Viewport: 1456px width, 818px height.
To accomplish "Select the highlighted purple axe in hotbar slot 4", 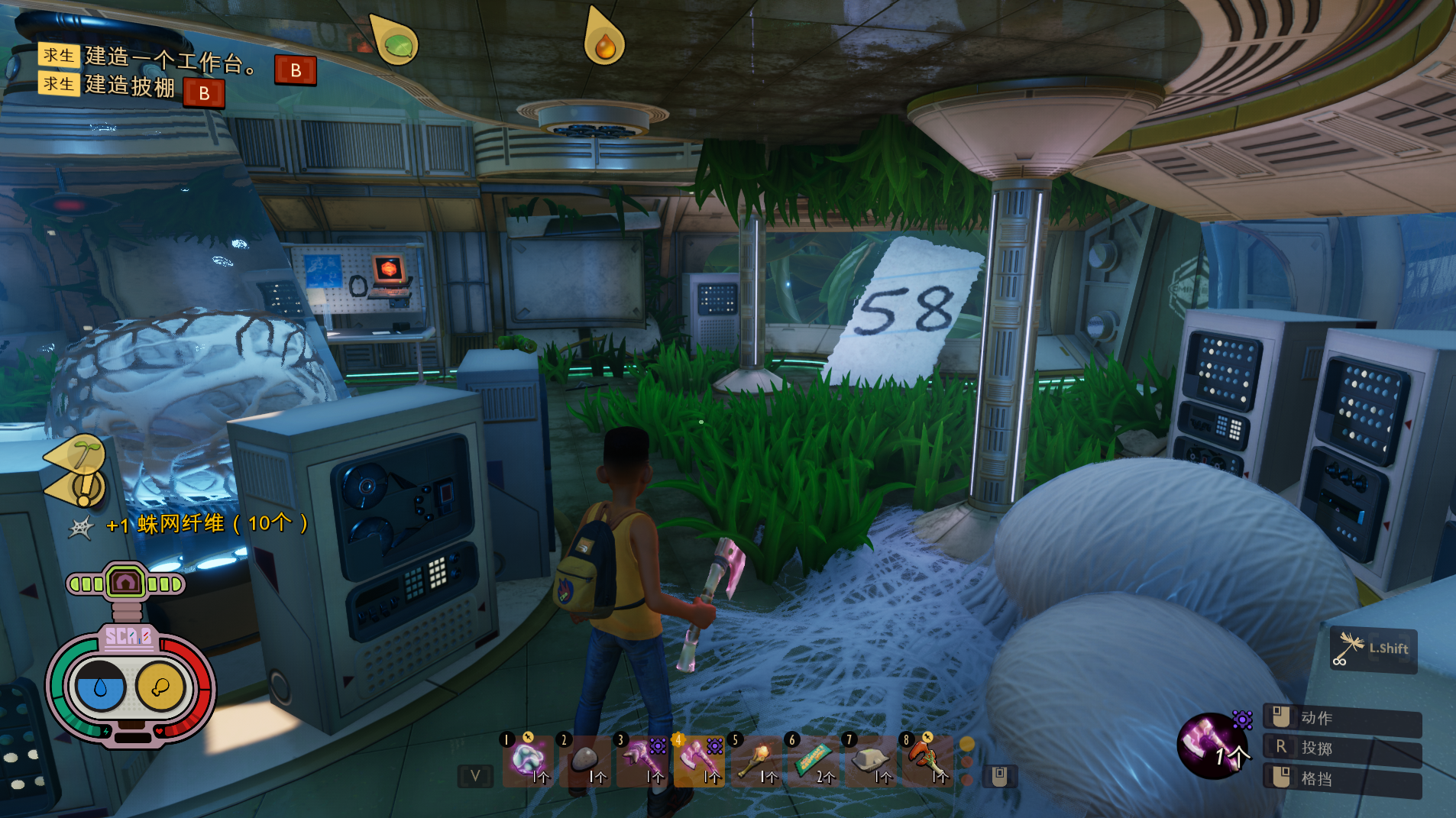I will coord(698,761).
